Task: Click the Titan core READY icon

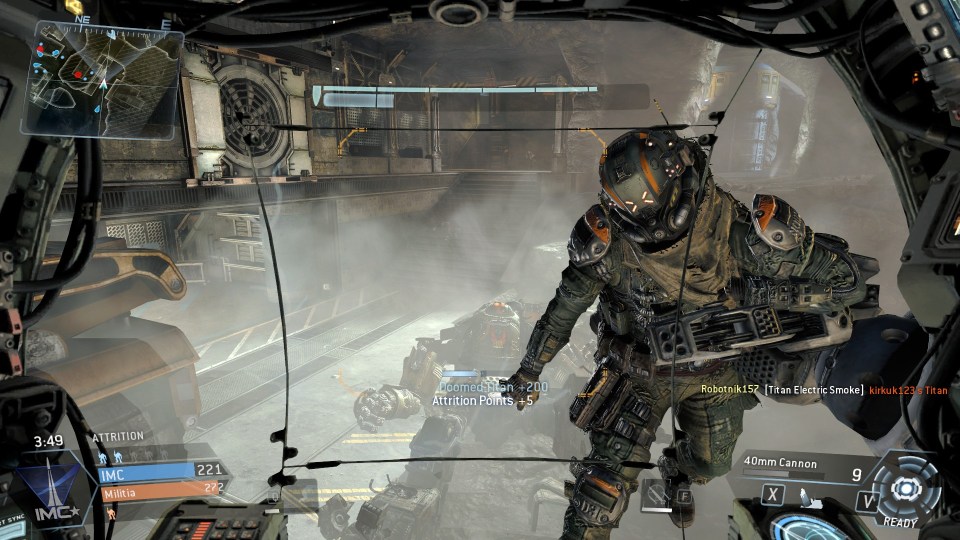Action: [x=906, y=489]
